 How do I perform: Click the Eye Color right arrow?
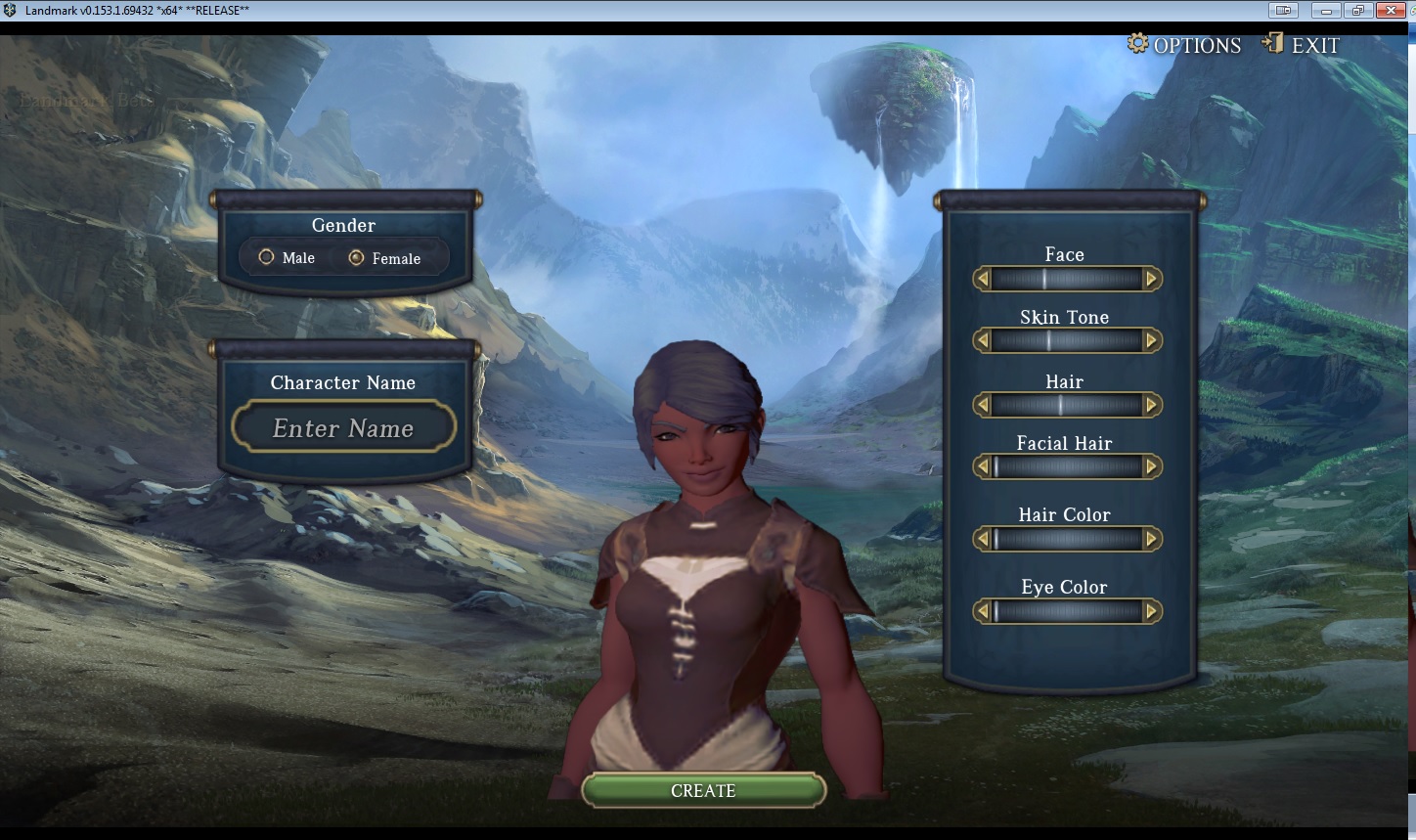point(1151,611)
